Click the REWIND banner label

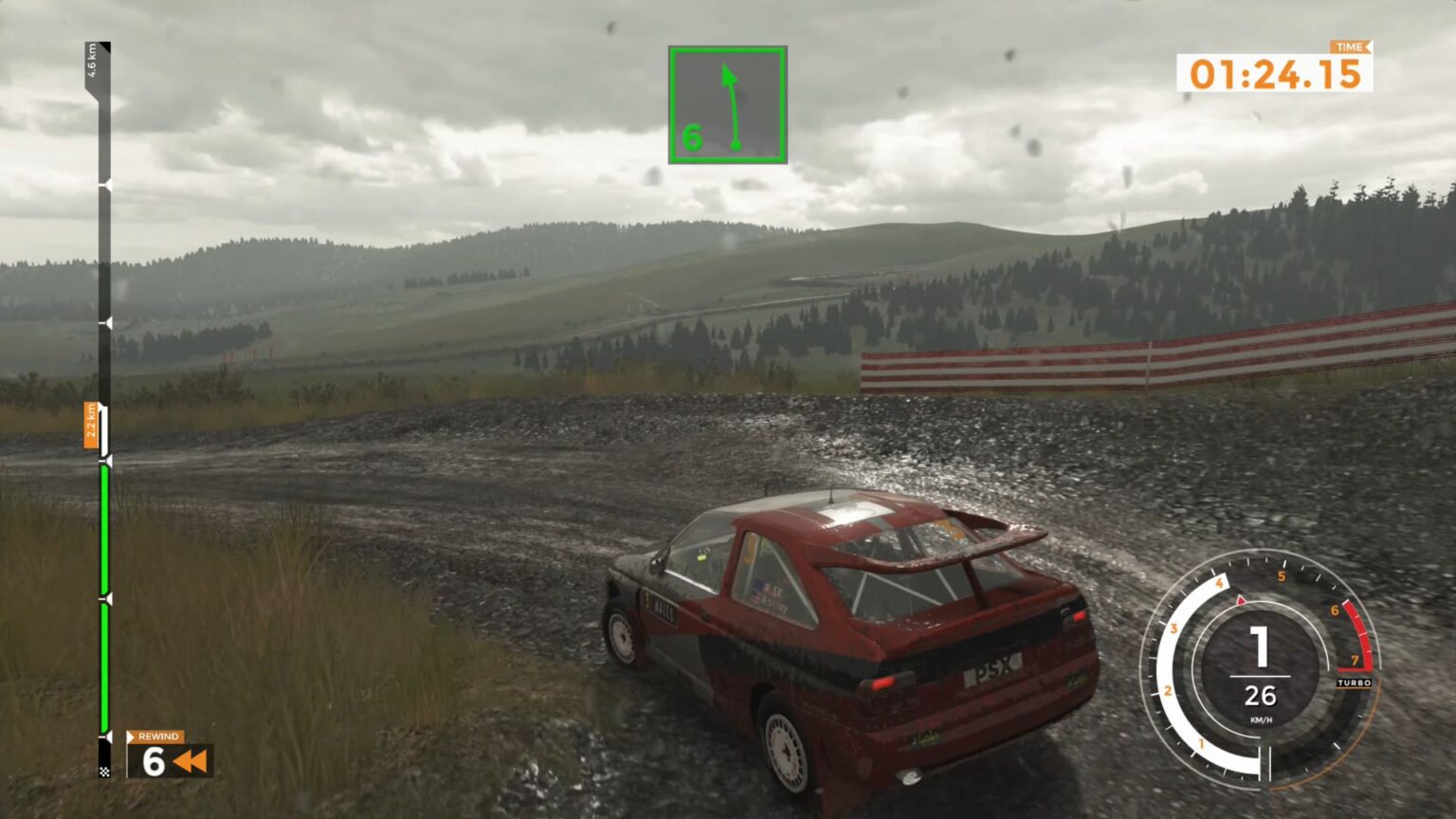[x=156, y=737]
